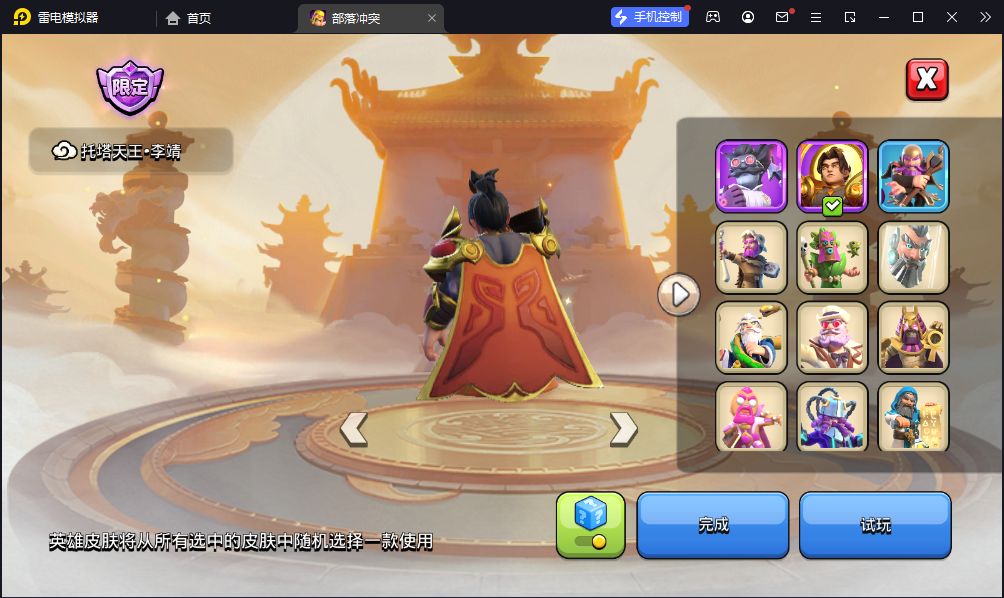Pick the pink gingerbread warden skin

coord(751,416)
